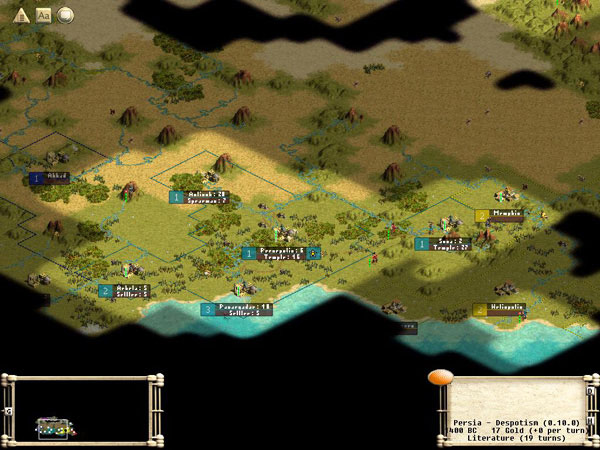Open the Civilopedia Aa icon
Screen dimensions: 600x450
[44, 15]
